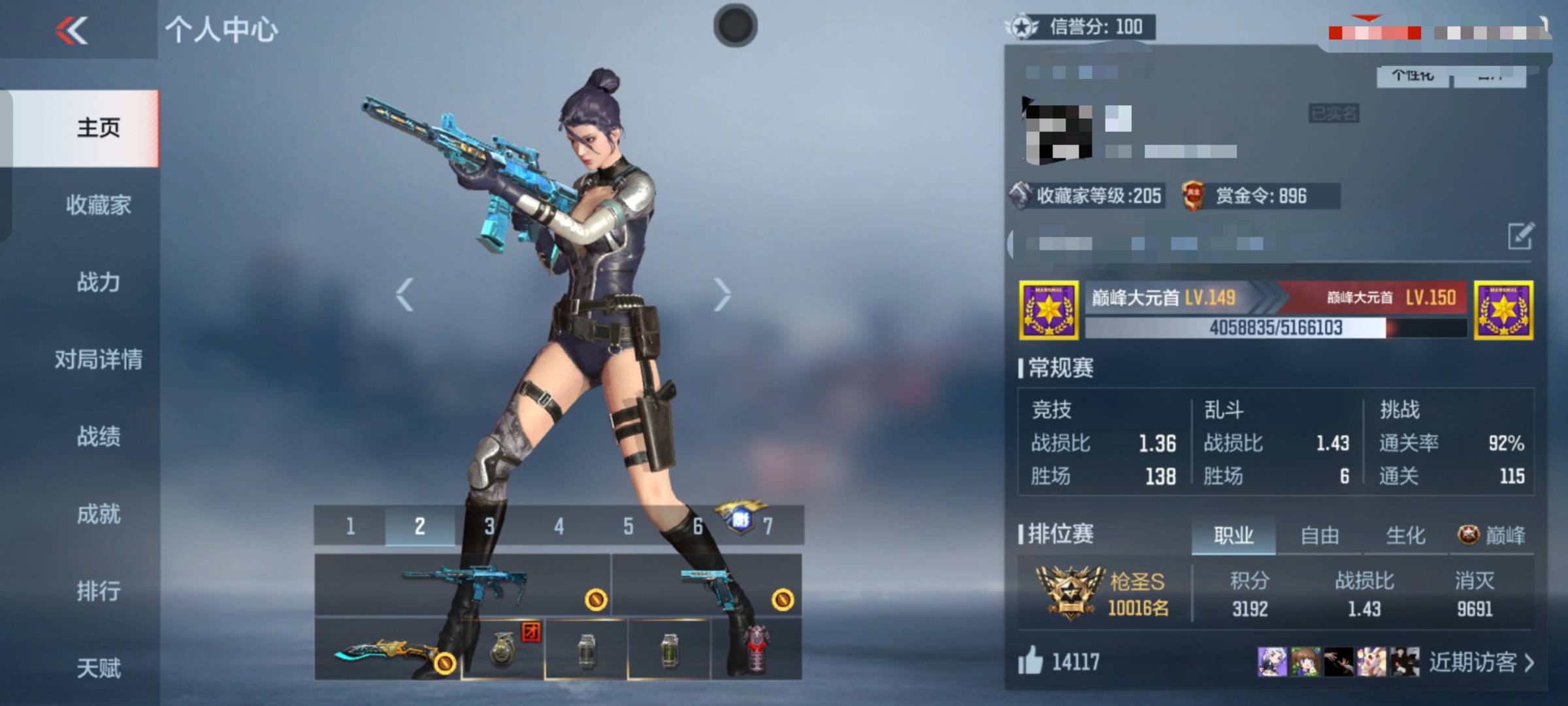Go back using the double-arrow button
The image size is (1568, 706).
pos(72,30)
